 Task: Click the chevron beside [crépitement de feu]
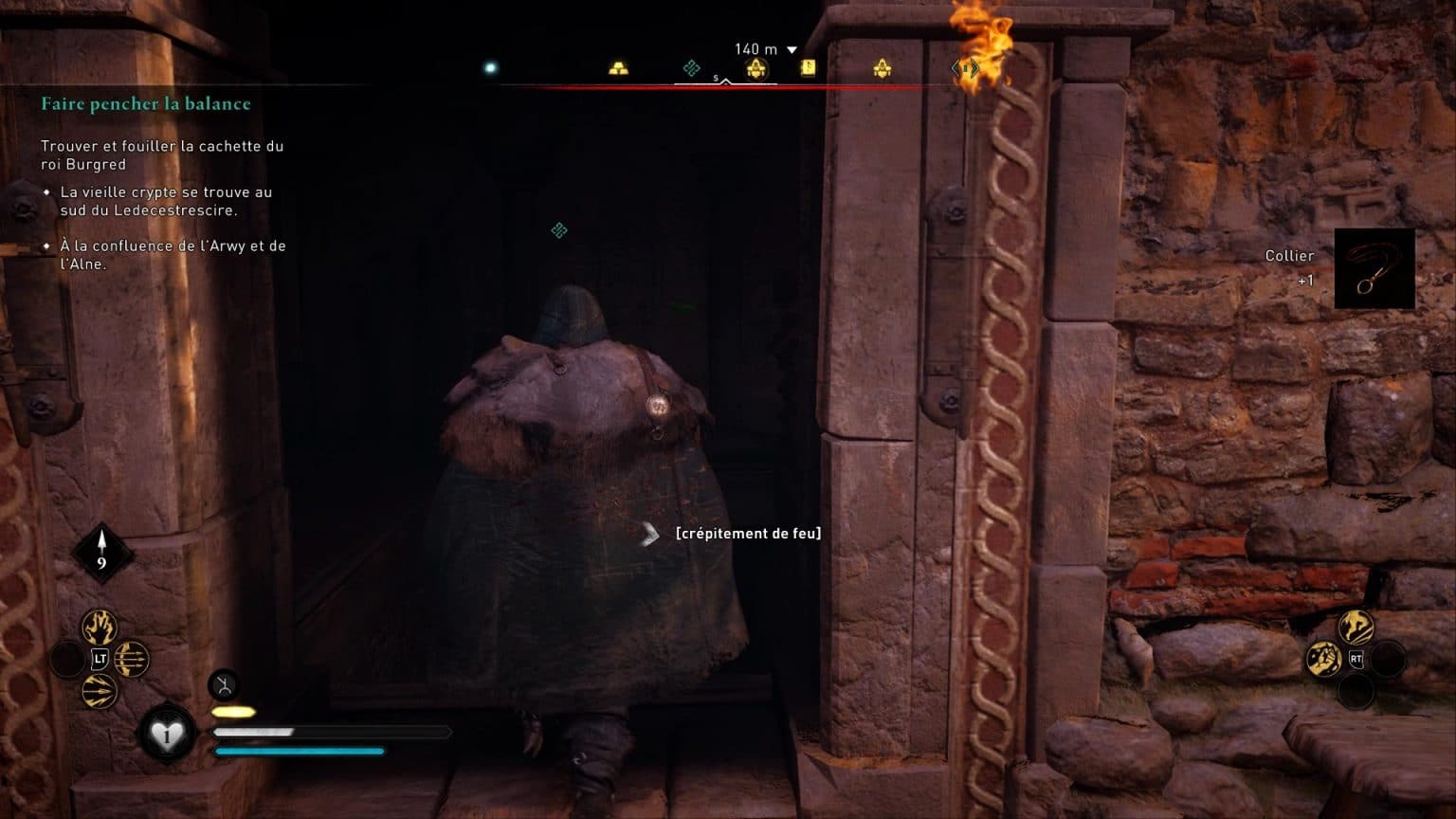pos(650,534)
